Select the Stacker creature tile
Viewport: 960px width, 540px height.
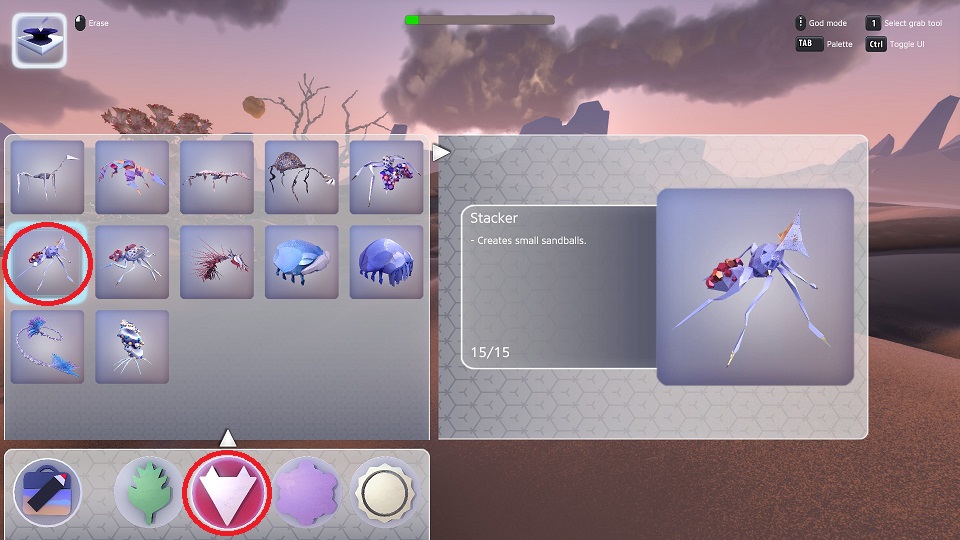pos(48,262)
